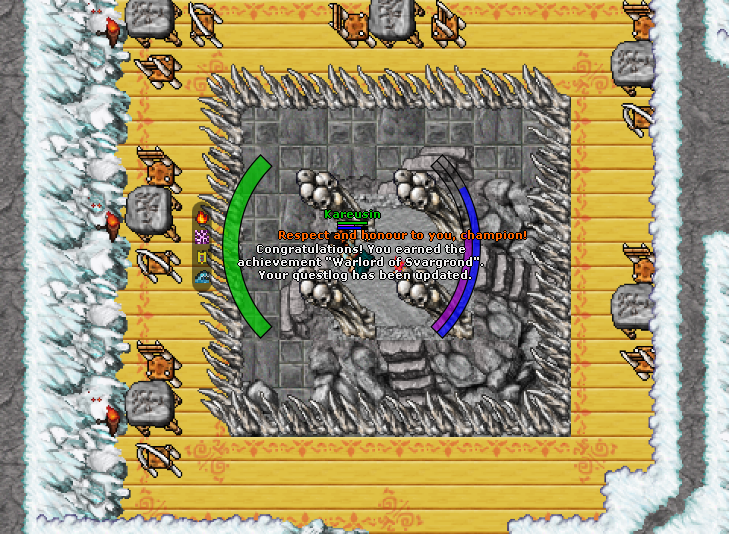Click the burning flame status icon
729x534 pixels.
pos(202,215)
